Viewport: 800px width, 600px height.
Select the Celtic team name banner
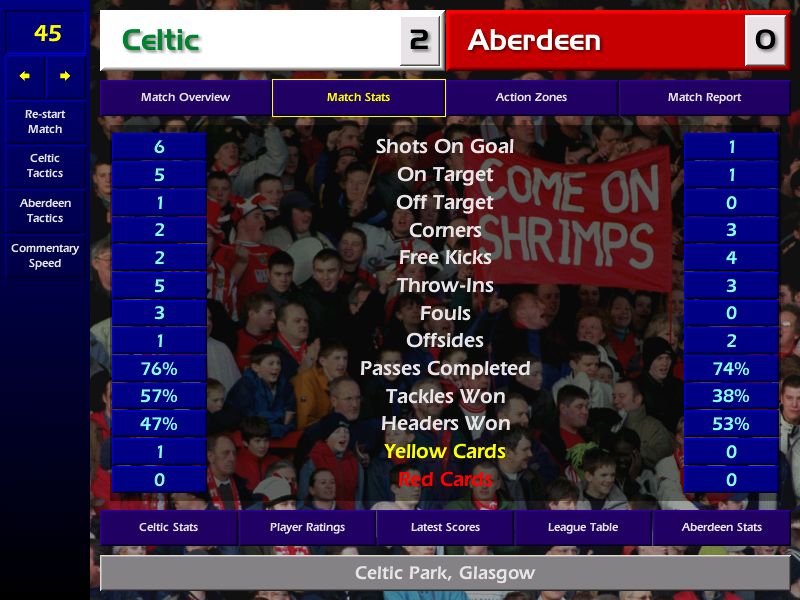250,40
